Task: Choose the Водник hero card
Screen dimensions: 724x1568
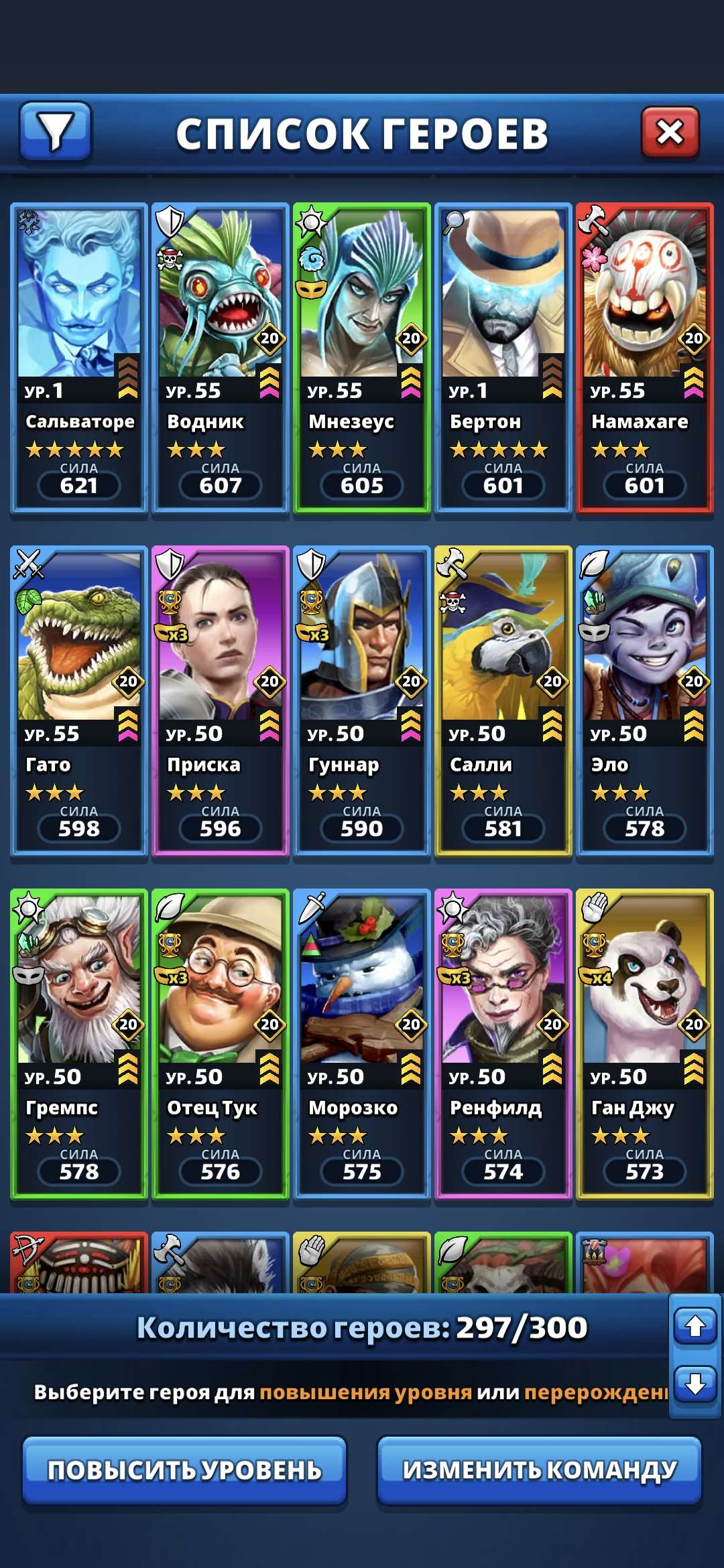Action: point(221,358)
